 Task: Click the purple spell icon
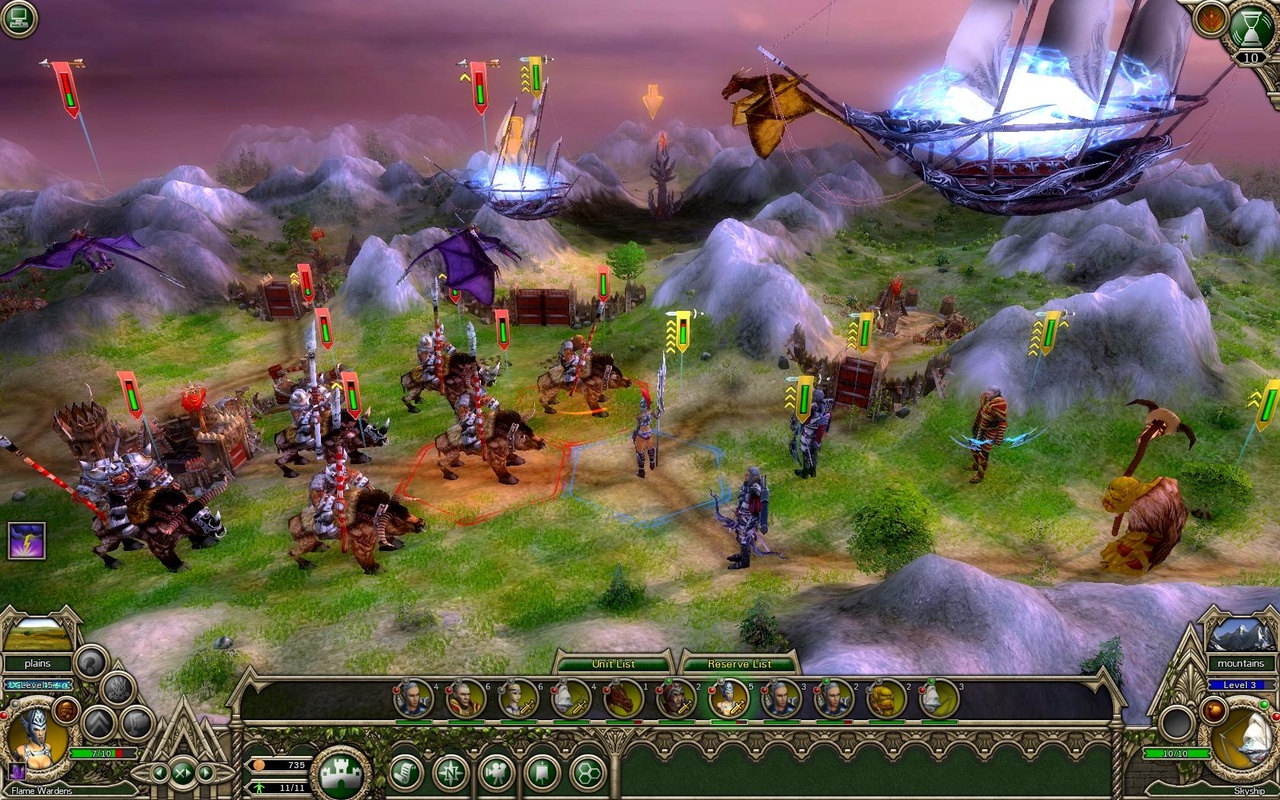[26, 541]
